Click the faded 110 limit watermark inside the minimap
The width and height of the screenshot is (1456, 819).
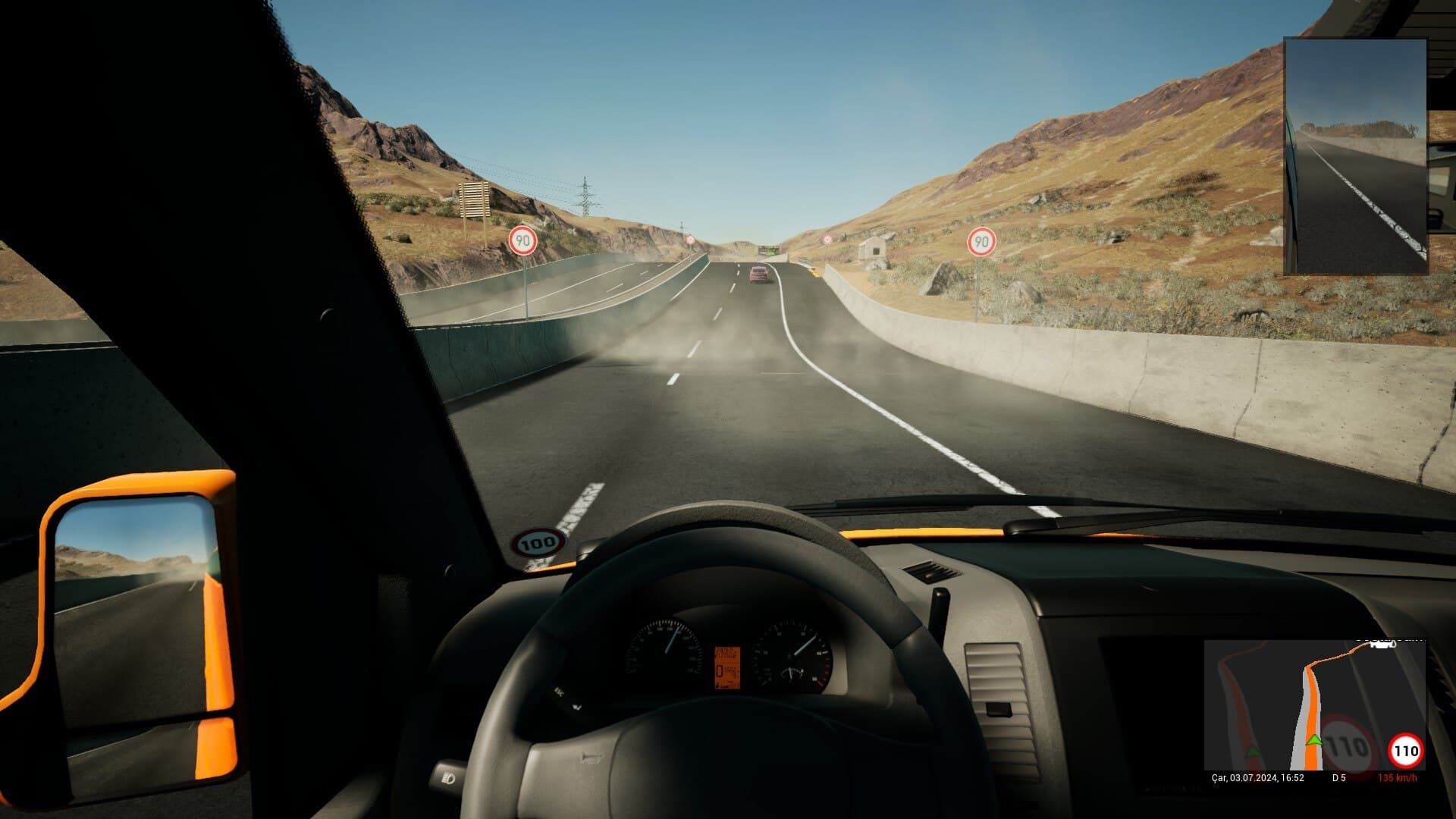[1346, 743]
